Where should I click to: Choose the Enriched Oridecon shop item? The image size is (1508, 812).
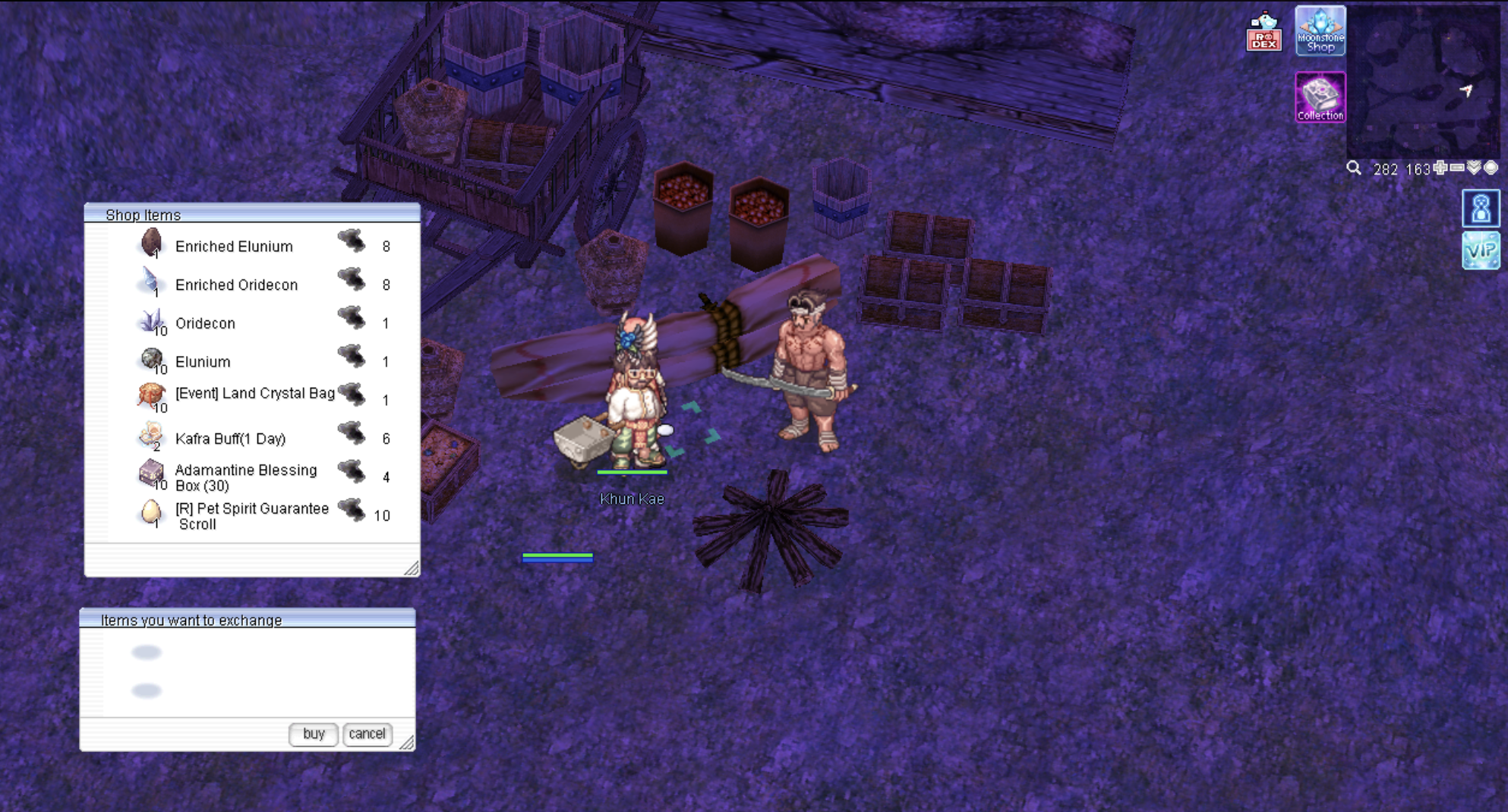[235, 285]
